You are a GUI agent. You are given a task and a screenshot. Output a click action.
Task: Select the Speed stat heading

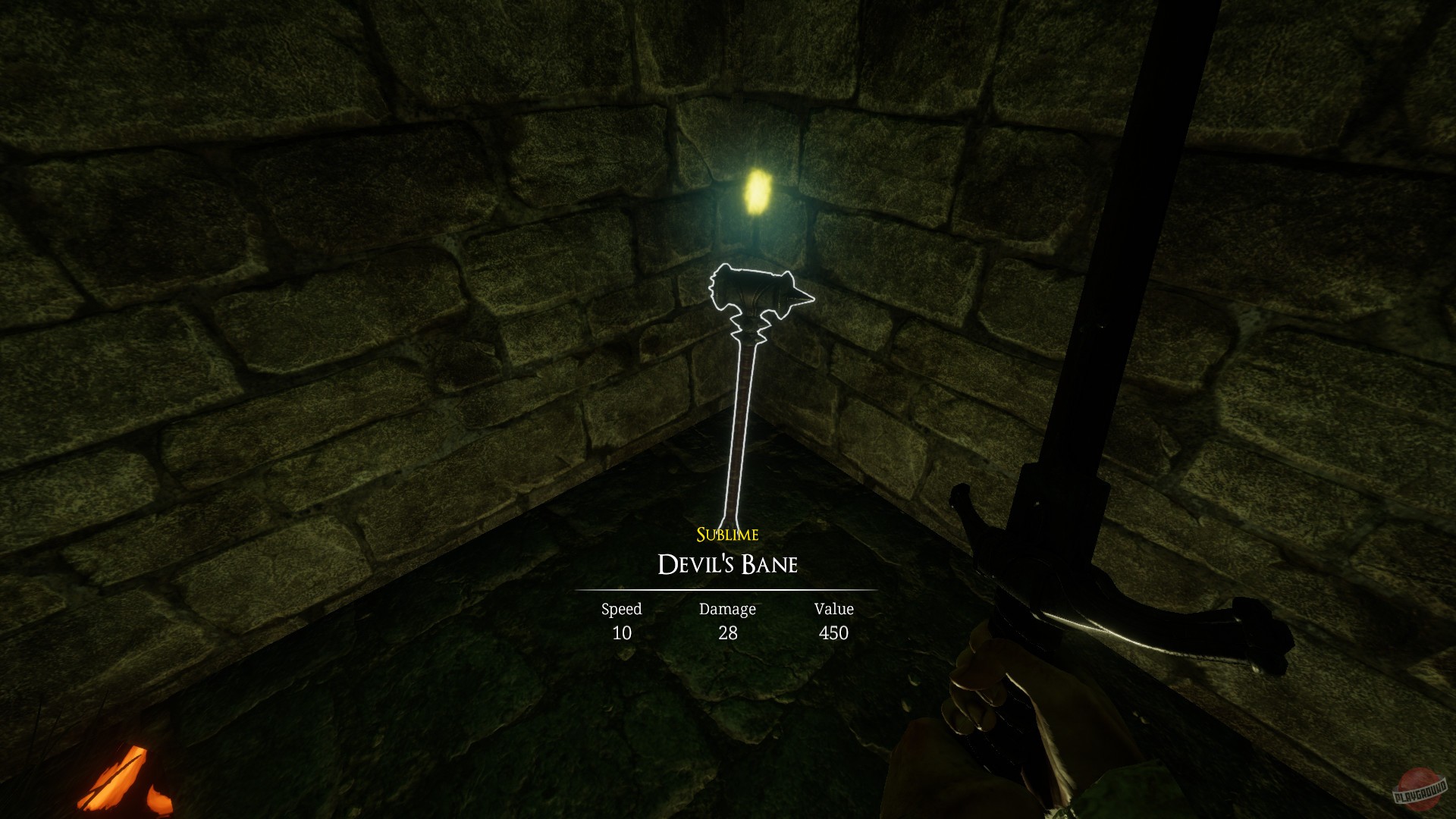click(621, 608)
